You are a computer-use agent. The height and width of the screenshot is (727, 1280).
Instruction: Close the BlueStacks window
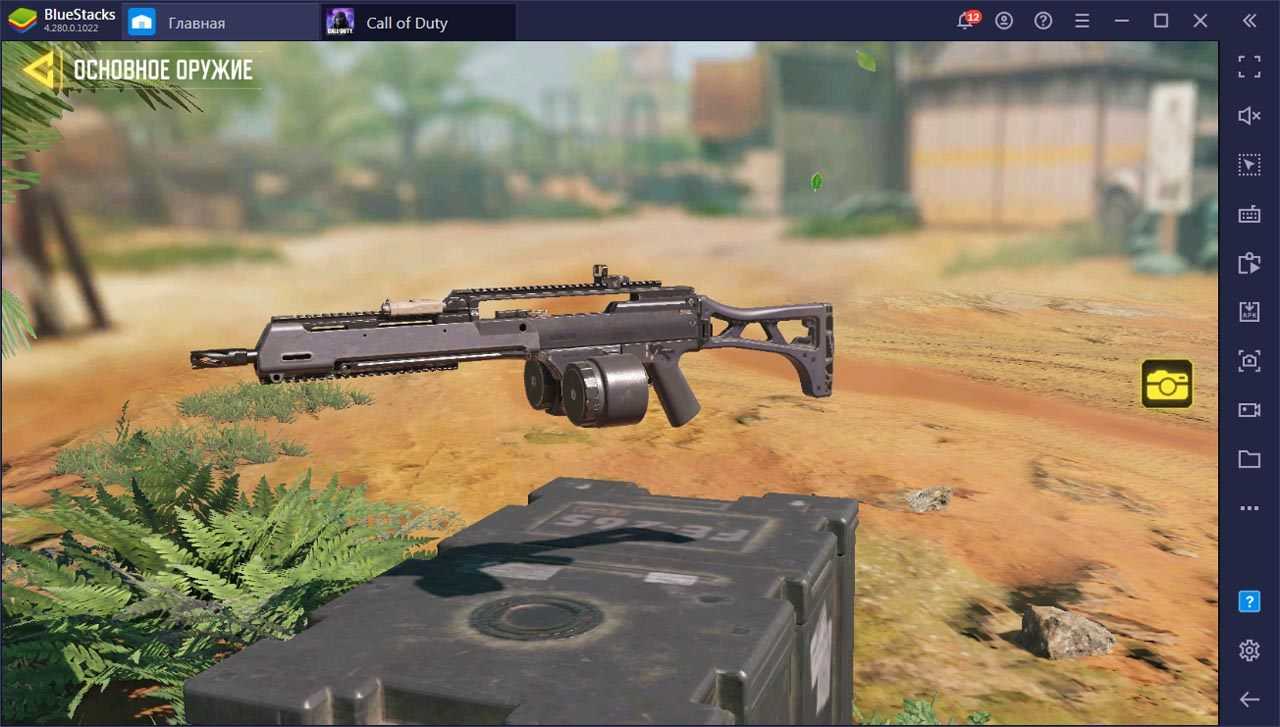tap(1200, 21)
